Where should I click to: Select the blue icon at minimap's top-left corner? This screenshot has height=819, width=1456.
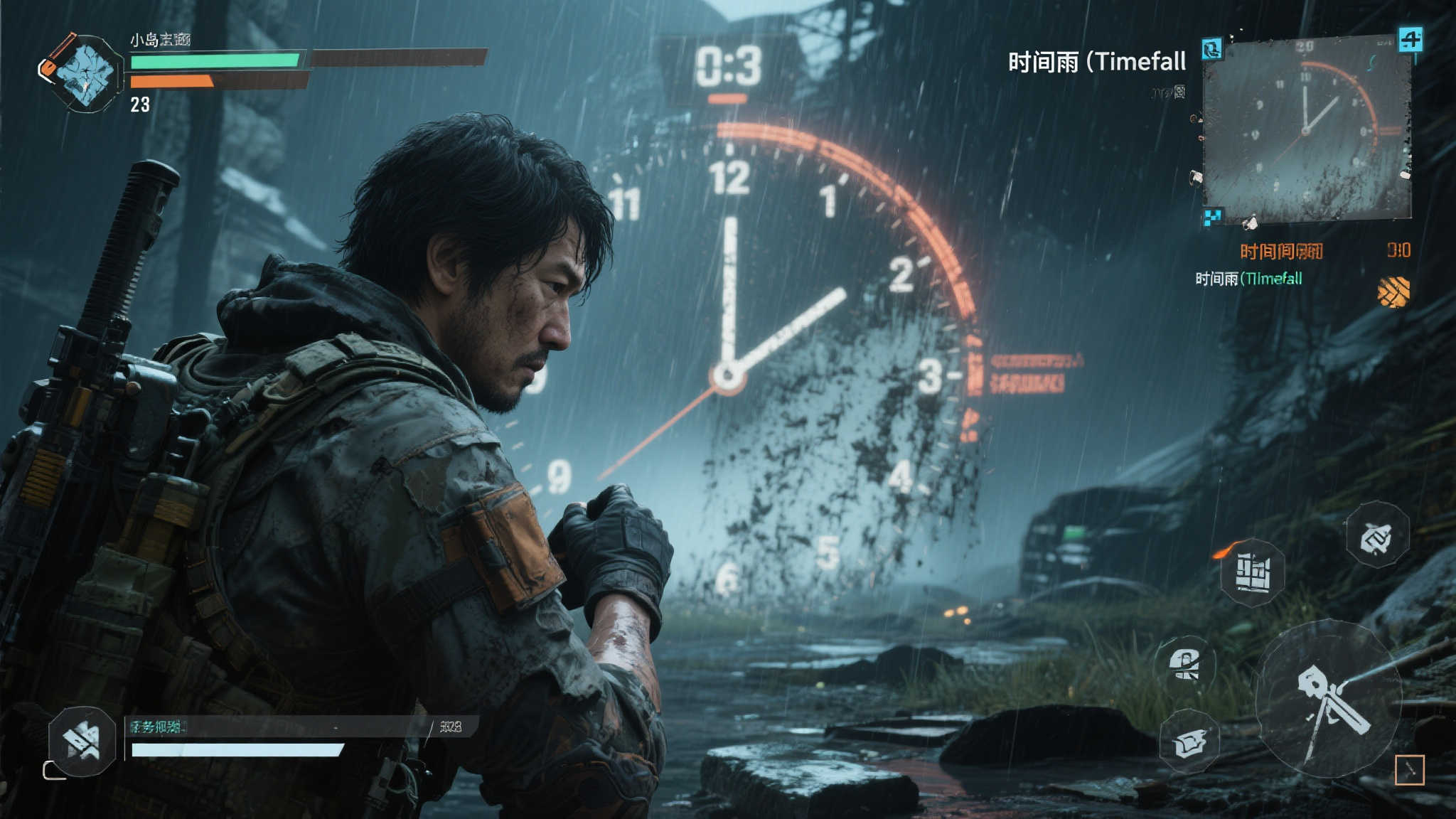pos(1212,49)
